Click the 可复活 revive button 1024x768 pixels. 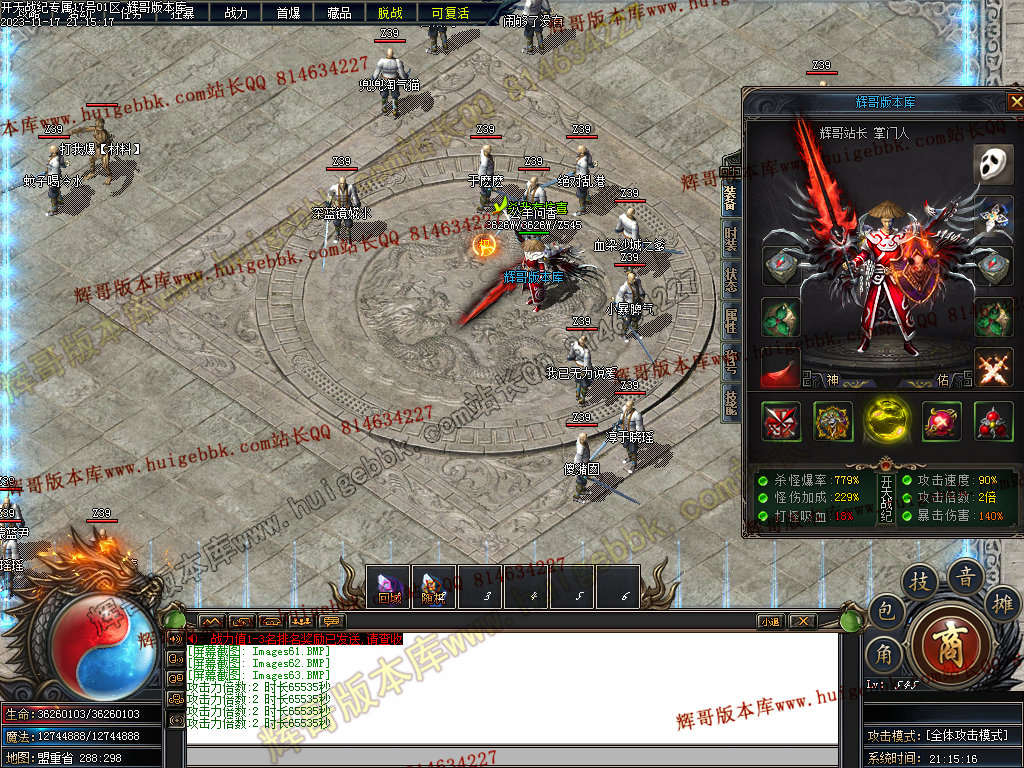tap(450, 13)
